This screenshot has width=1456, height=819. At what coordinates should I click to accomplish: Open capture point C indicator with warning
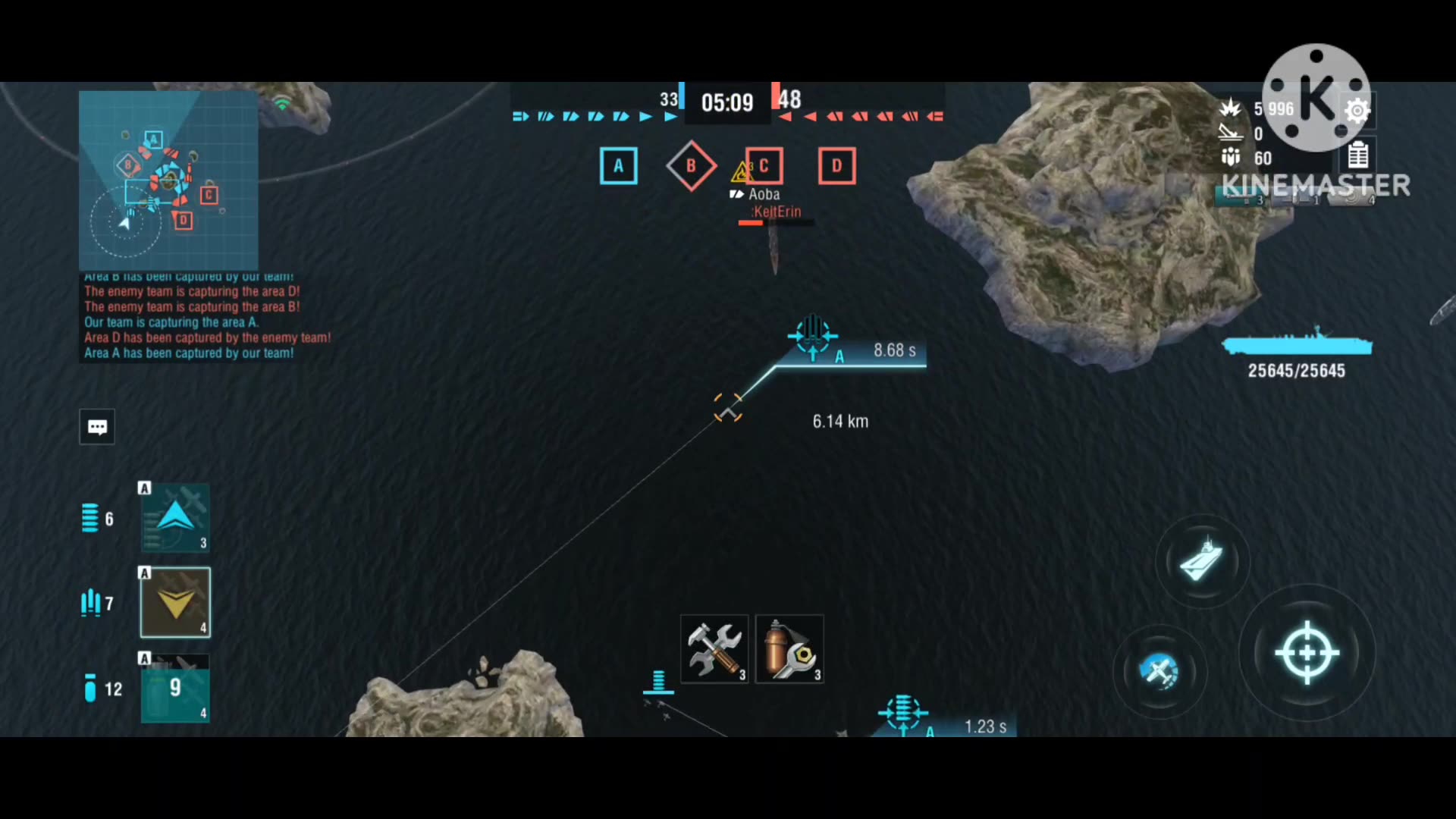click(764, 165)
